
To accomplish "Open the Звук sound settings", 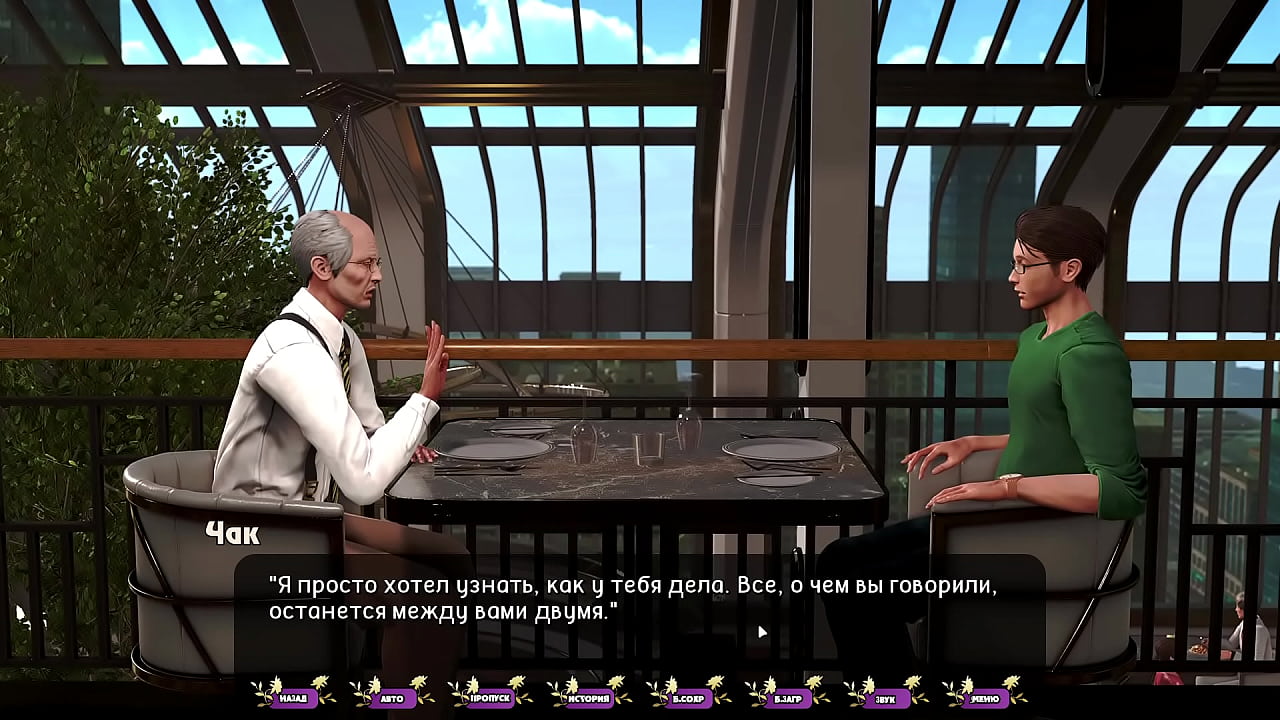I will [885, 698].
